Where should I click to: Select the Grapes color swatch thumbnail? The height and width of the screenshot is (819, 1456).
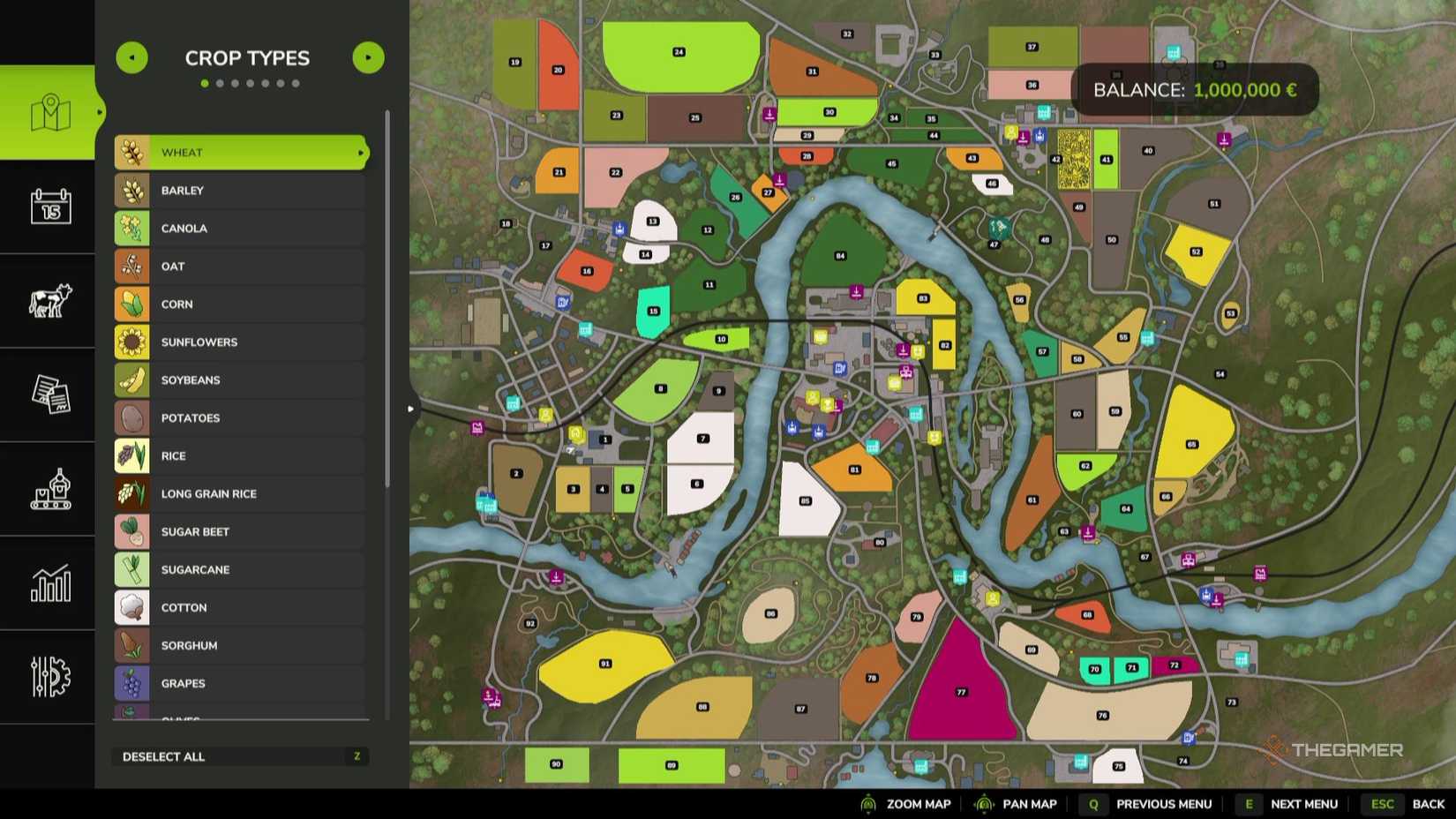pyautogui.click(x=132, y=683)
